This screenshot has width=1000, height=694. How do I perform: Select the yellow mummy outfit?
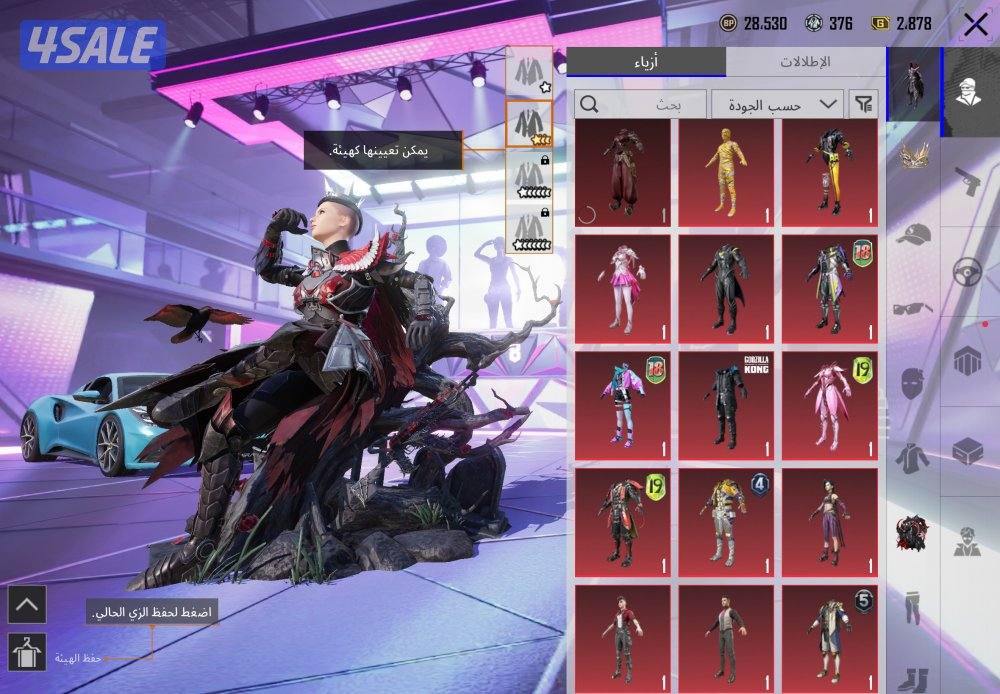[726, 172]
